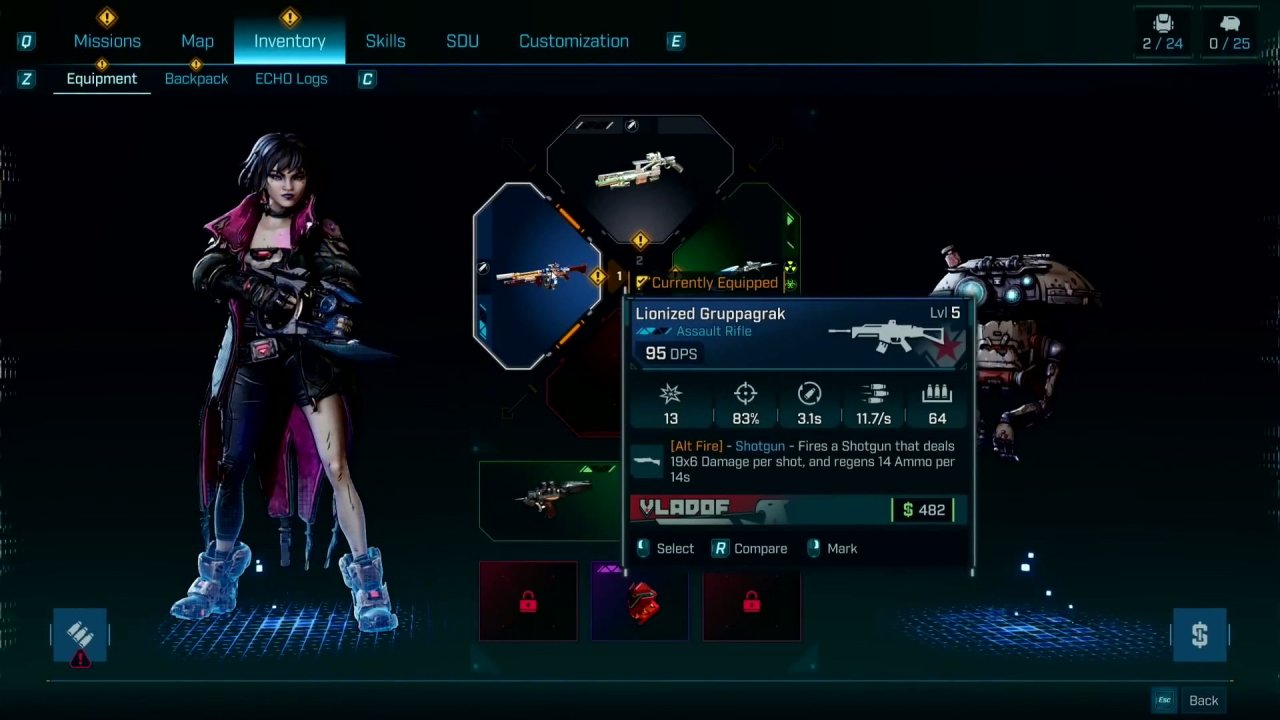This screenshot has width=1280, height=720.
Task: View the ECHO Logs sub-tab
Action: click(291, 79)
